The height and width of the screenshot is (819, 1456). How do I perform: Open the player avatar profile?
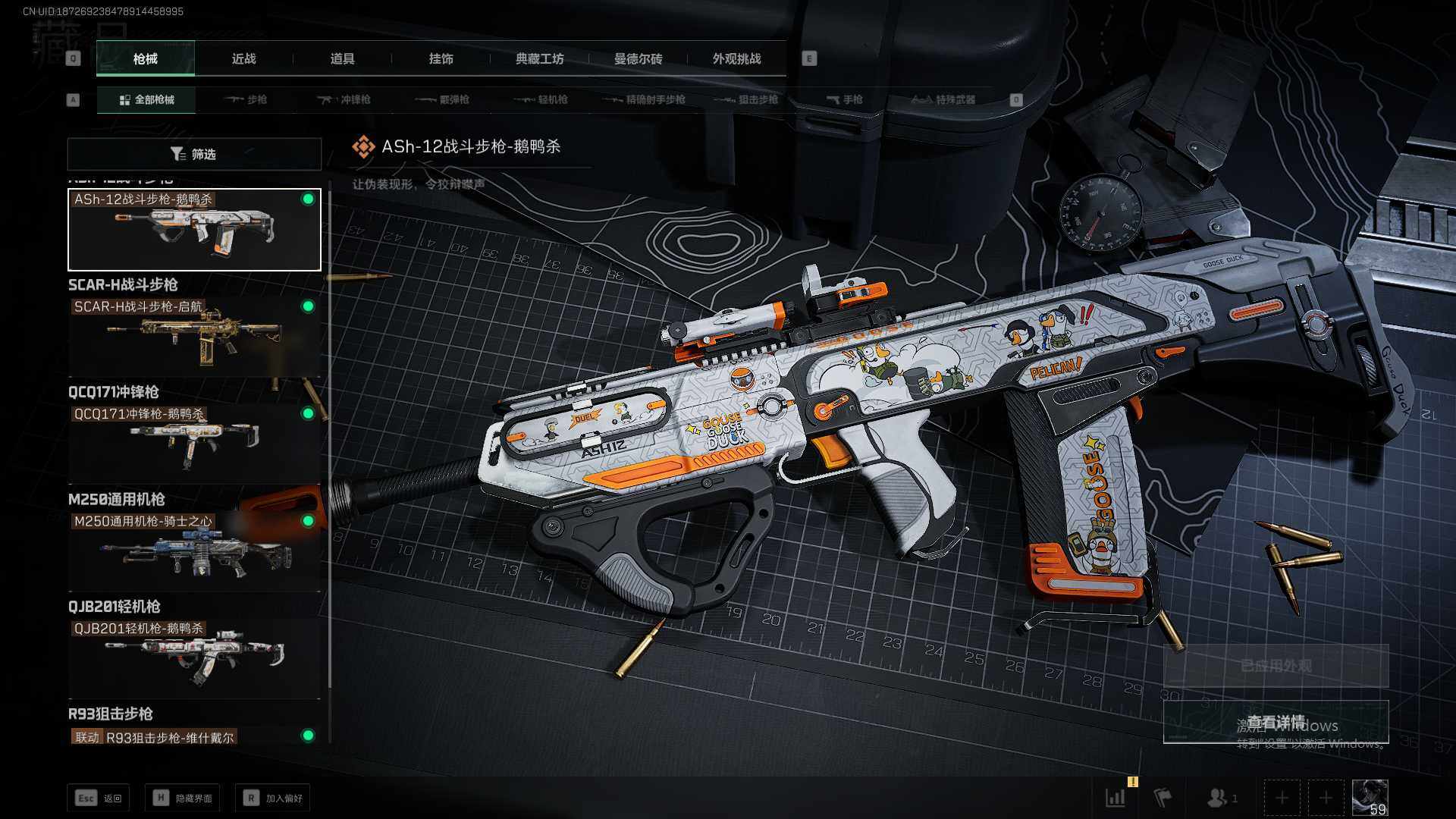pyautogui.click(x=1370, y=798)
